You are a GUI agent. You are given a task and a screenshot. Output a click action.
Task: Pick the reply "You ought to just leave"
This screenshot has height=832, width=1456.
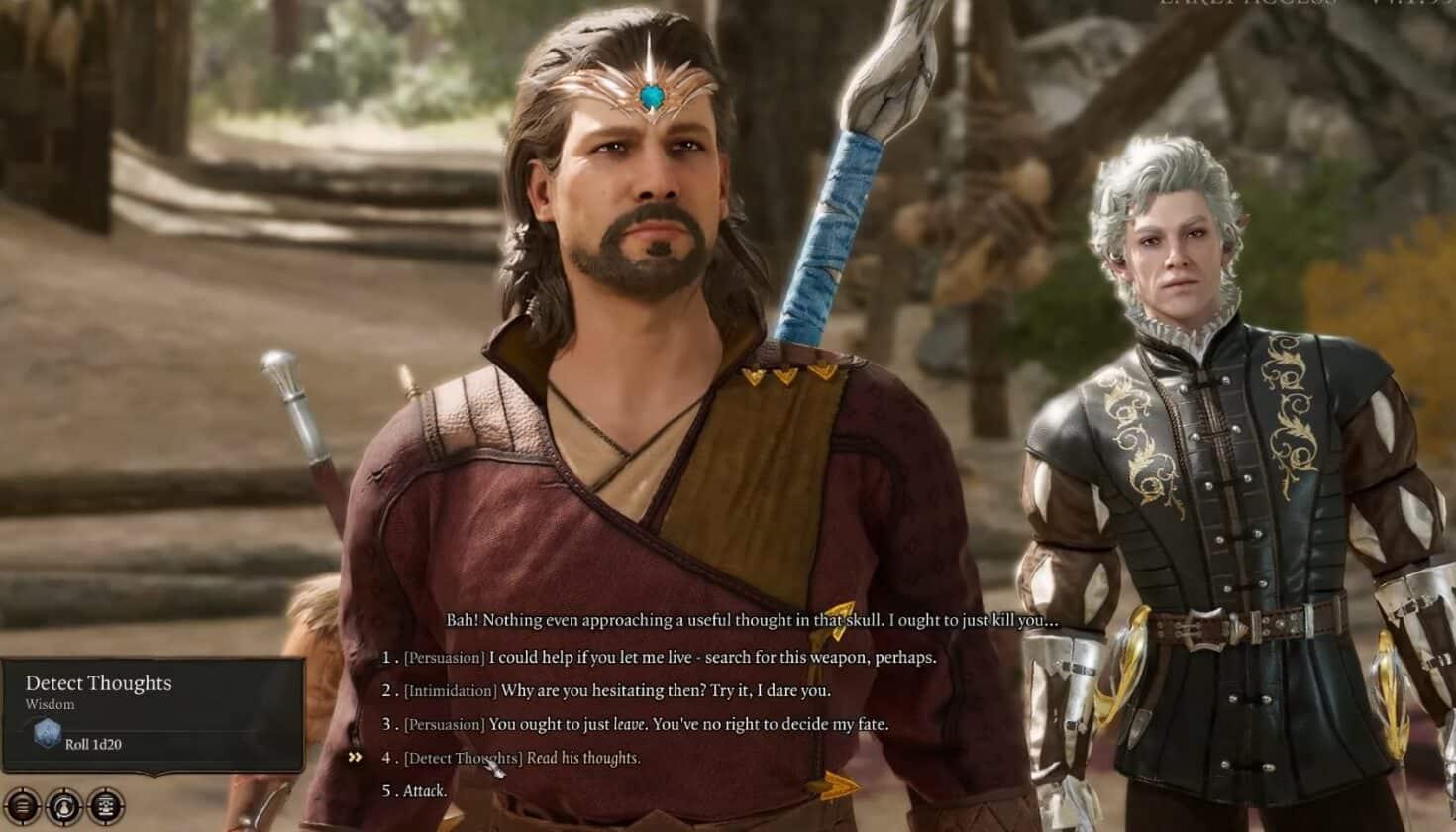688,725
